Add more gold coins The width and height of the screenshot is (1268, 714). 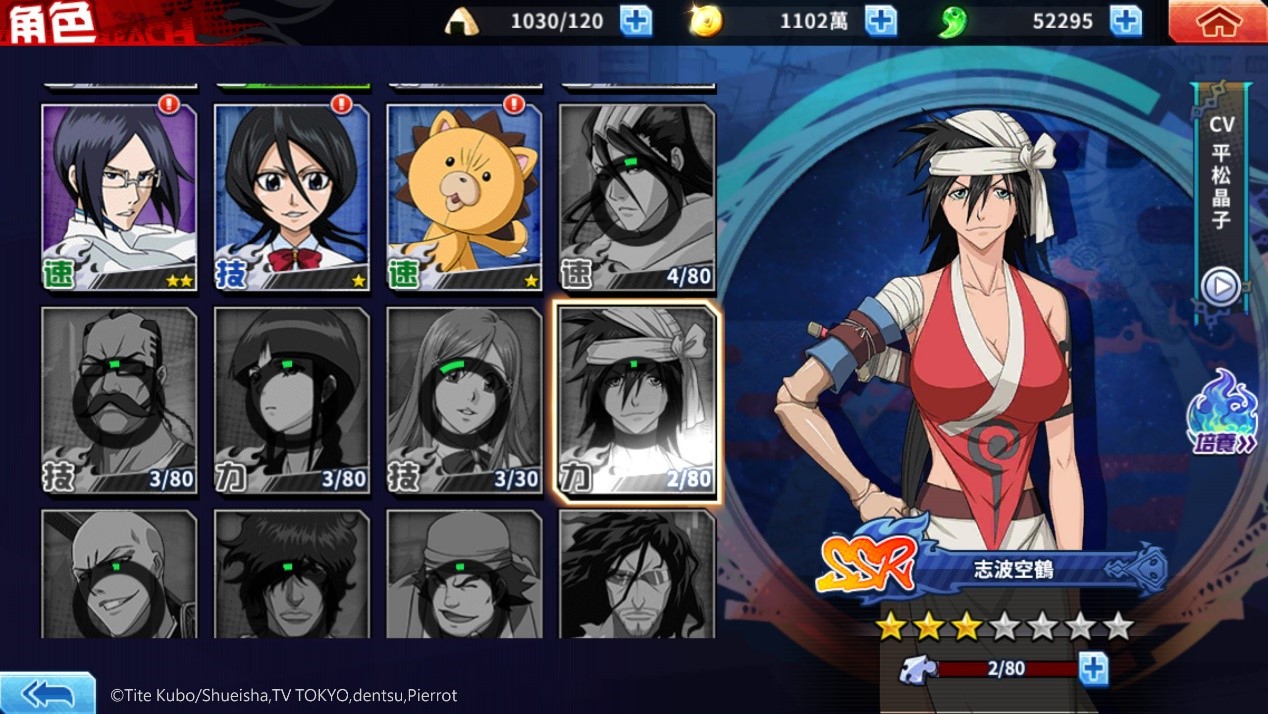880,21
